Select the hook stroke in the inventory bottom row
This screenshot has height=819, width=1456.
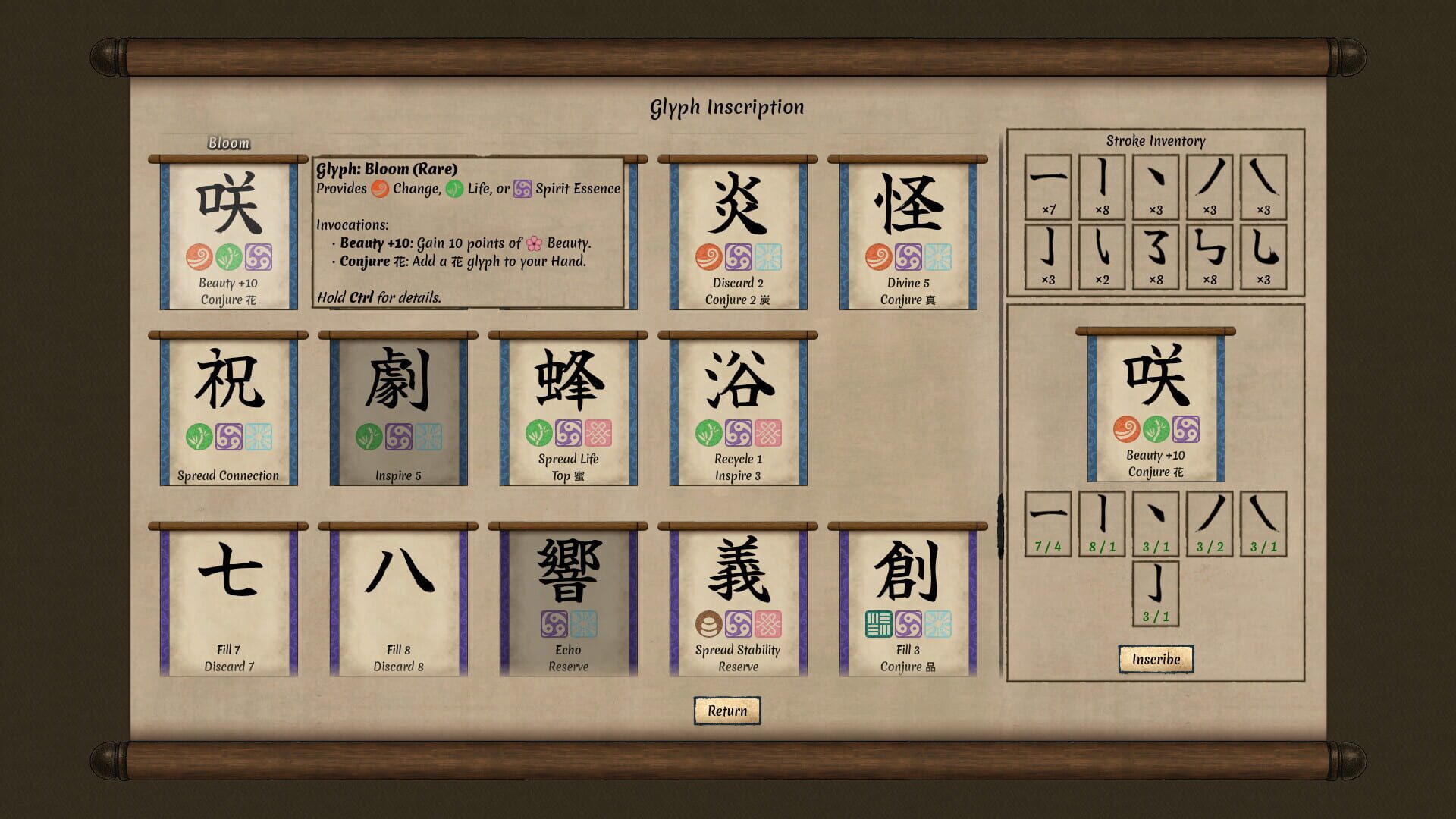(1048, 256)
